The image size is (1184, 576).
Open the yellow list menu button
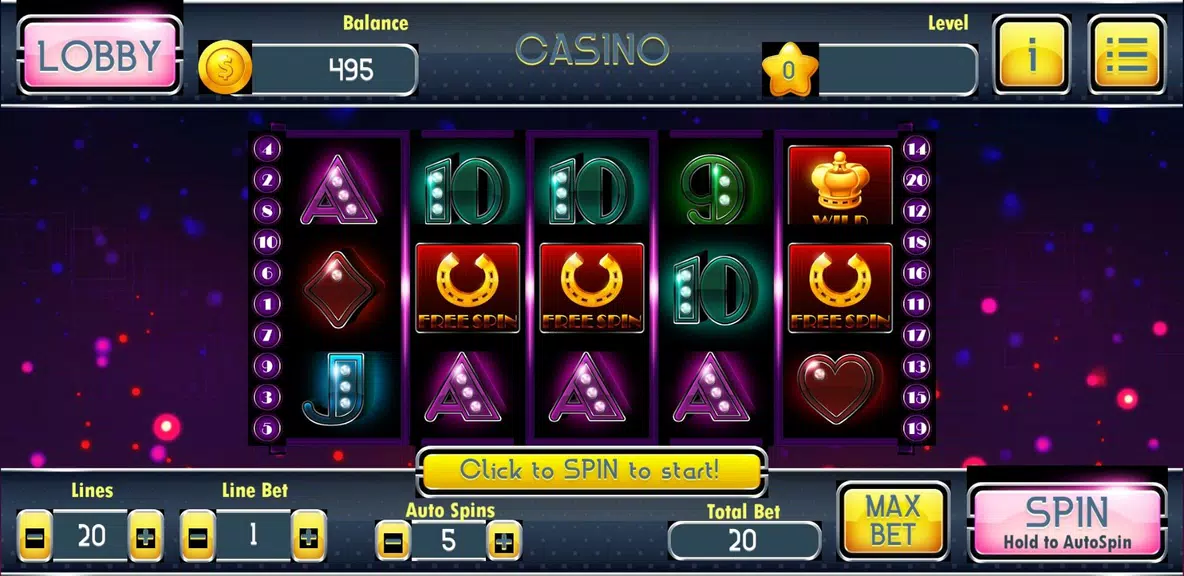click(x=1126, y=56)
